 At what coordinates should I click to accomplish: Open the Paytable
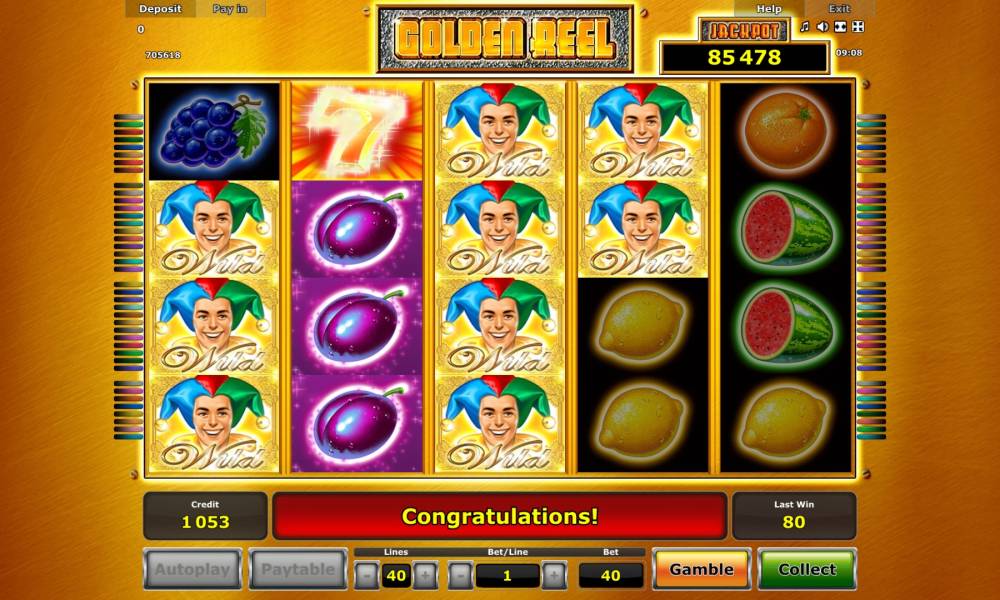[298, 569]
